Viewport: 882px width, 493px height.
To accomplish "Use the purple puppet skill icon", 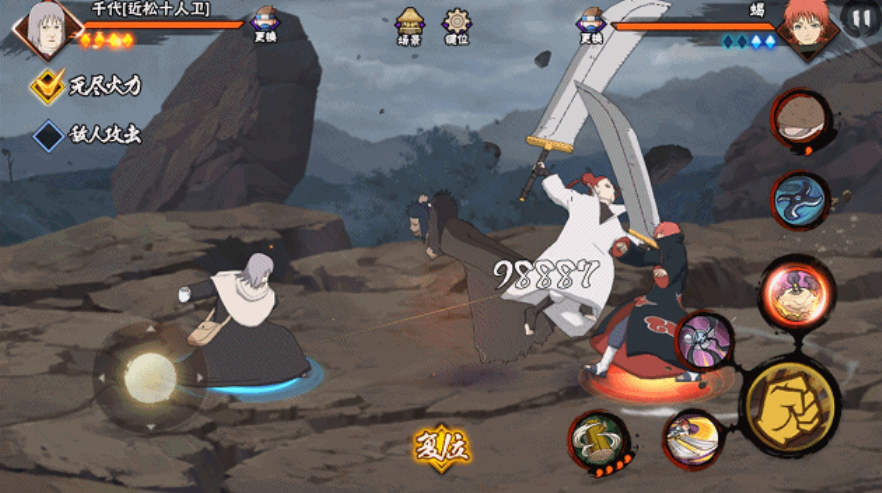I will (705, 341).
